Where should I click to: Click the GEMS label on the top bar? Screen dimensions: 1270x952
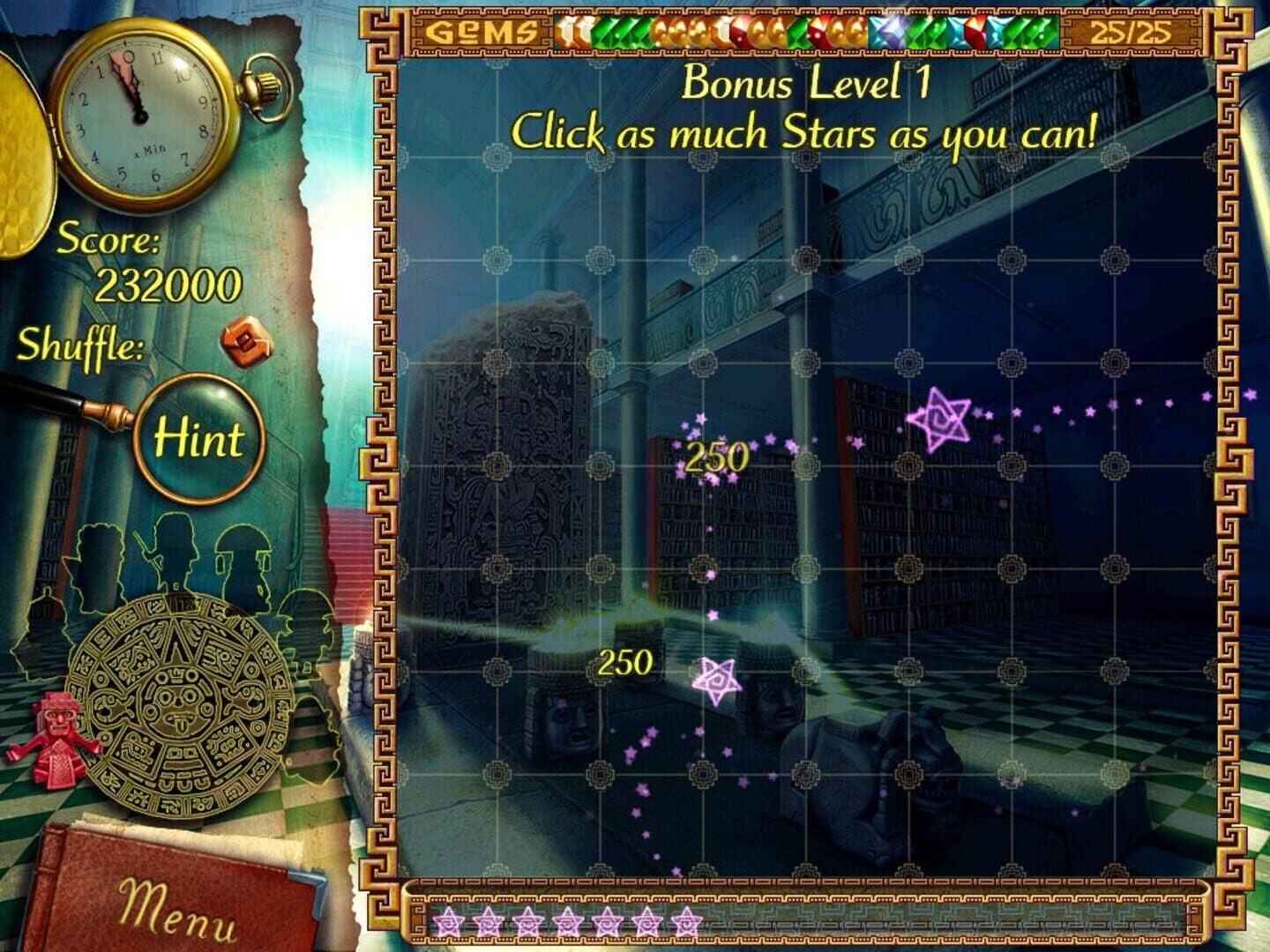[x=481, y=32]
